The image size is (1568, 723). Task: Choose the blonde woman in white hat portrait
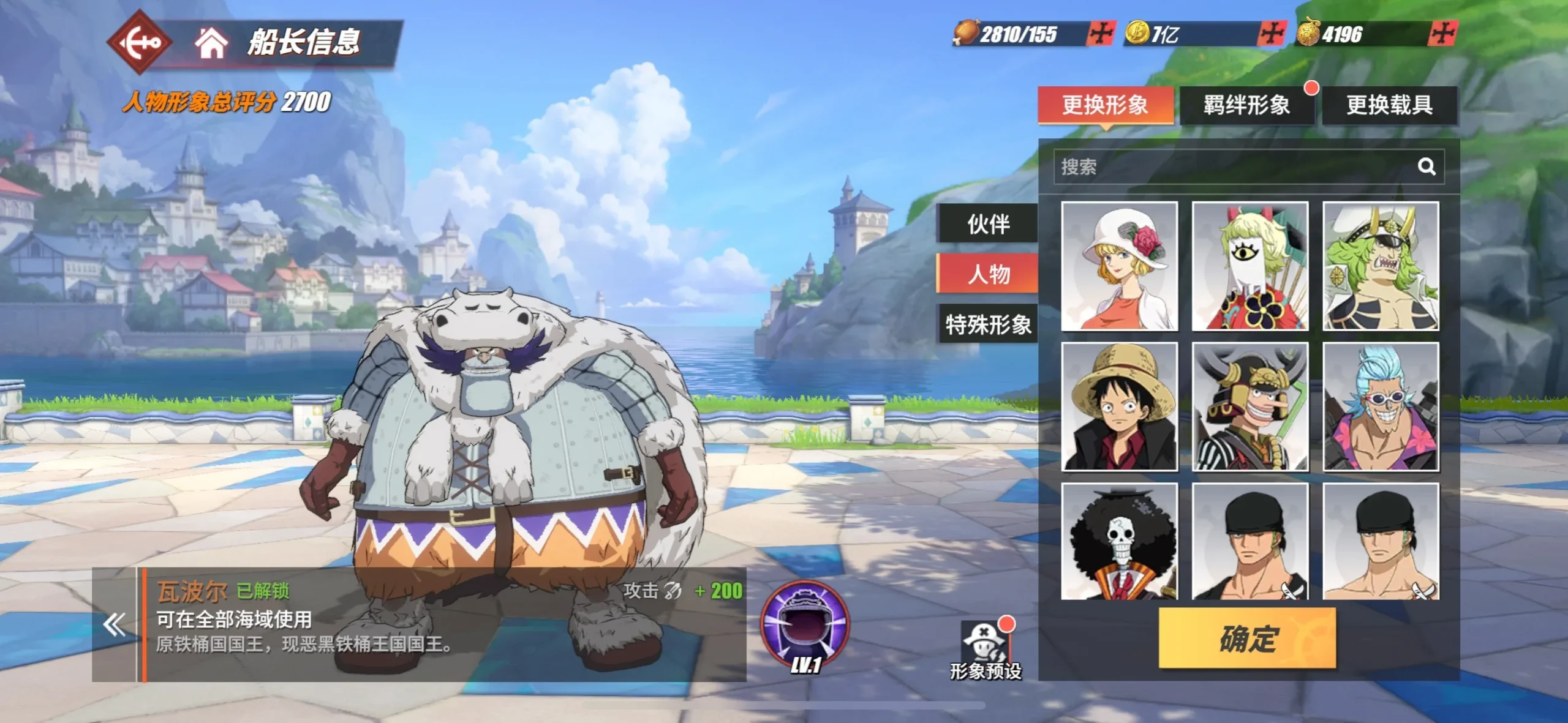[x=1119, y=266]
